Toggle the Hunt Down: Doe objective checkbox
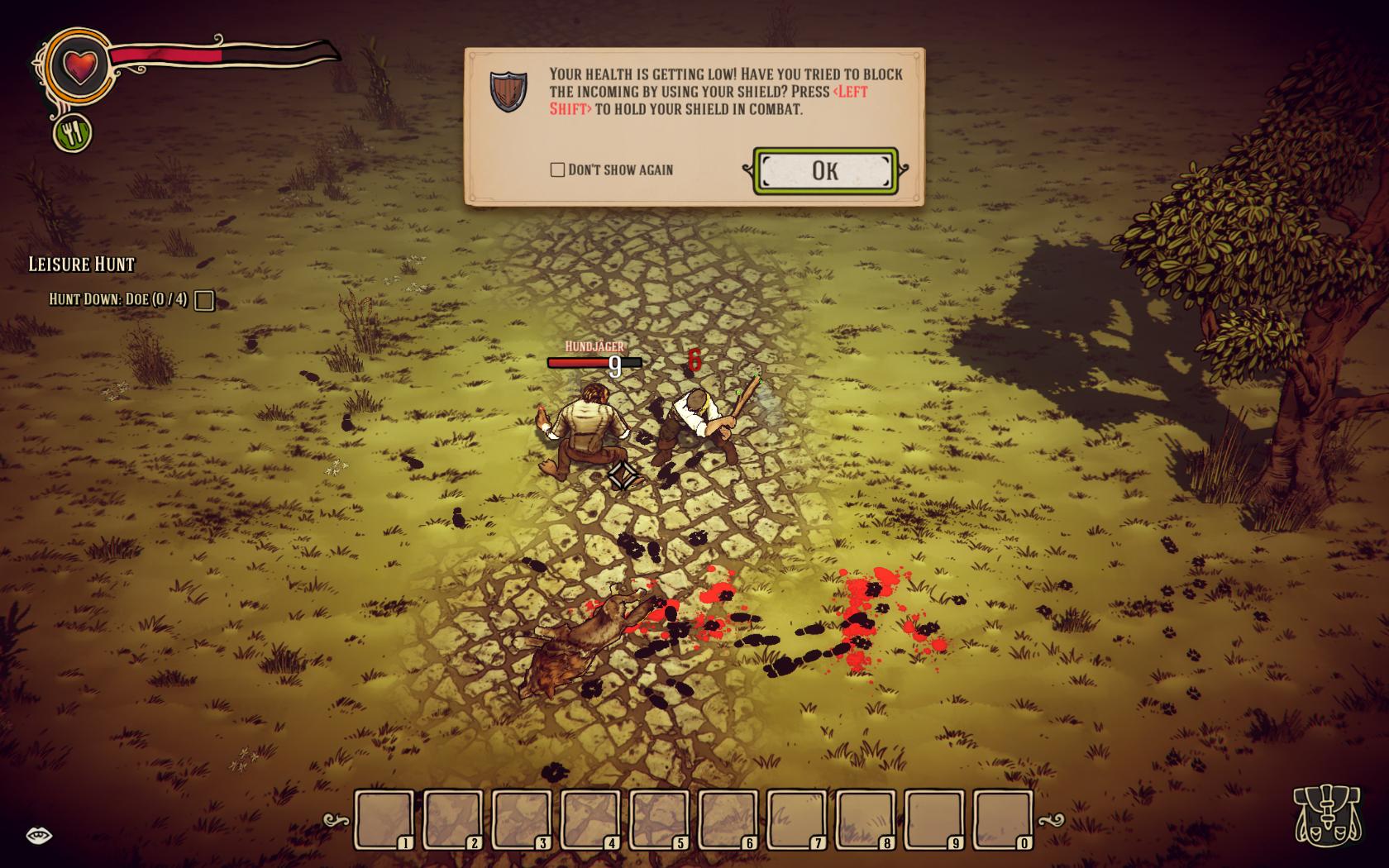 [x=204, y=300]
